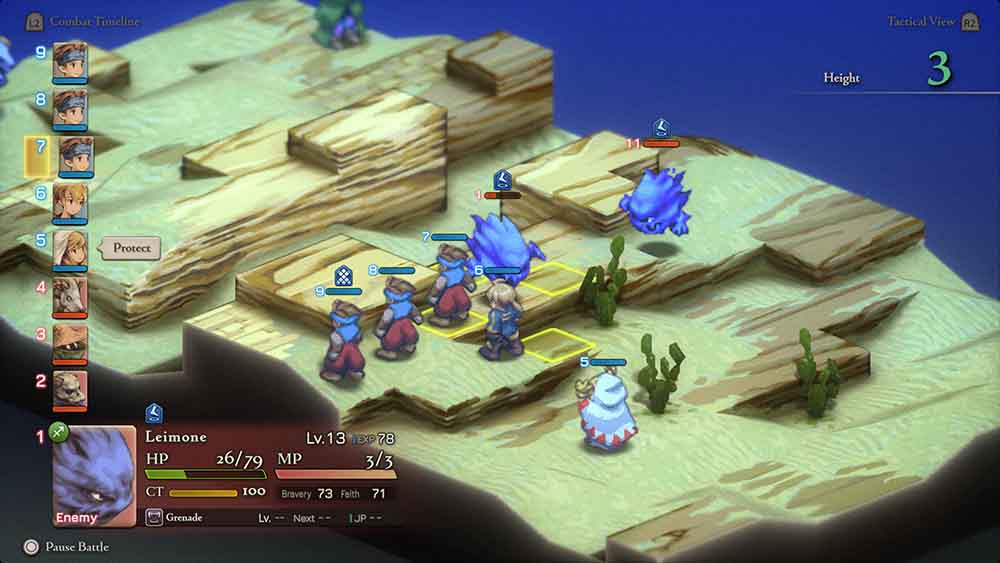Select timeline entry number 8 portrait
This screenshot has height=563, width=1000.
coord(70,107)
